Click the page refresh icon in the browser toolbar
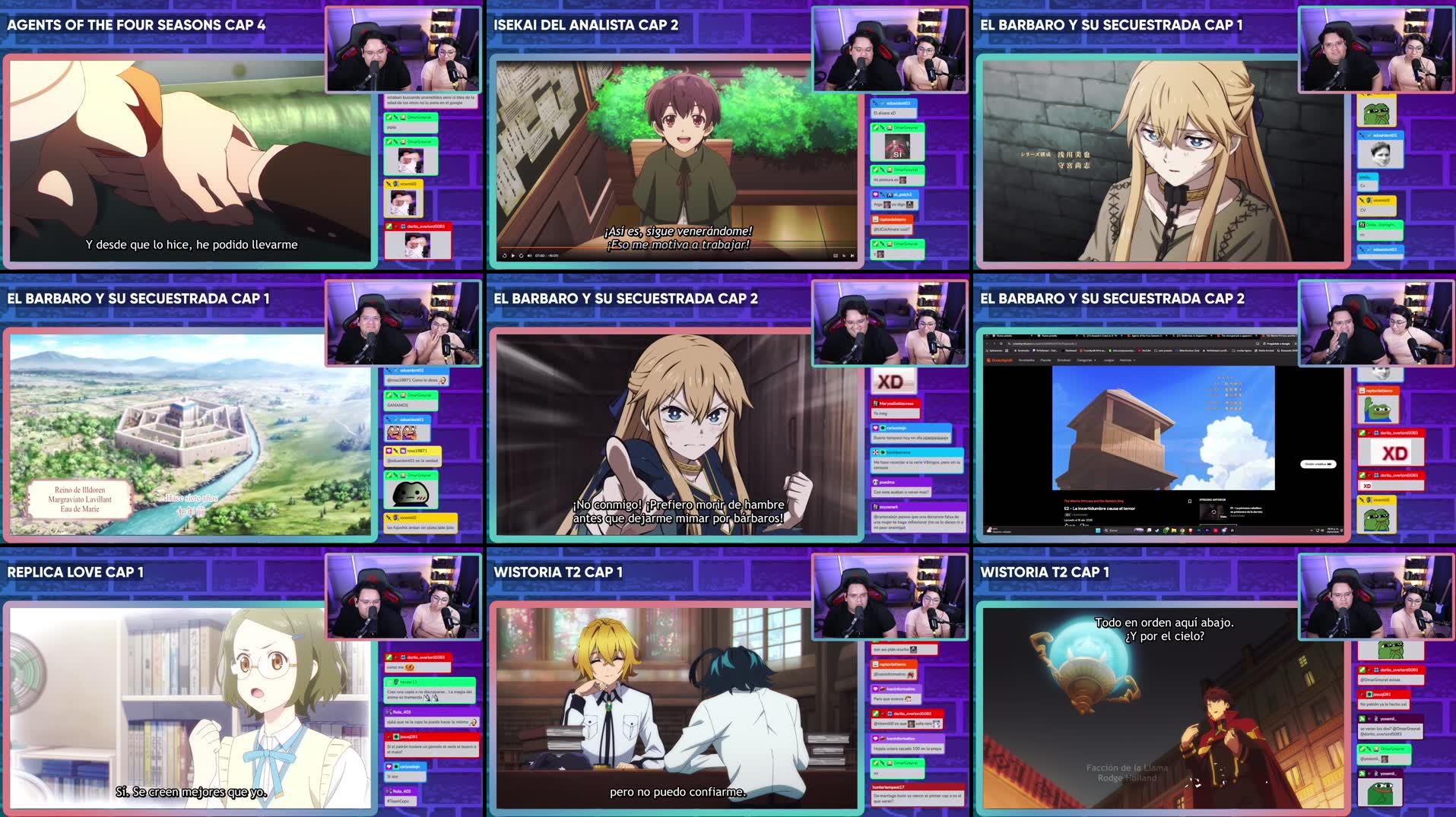The width and height of the screenshot is (1456, 817). (1002, 344)
